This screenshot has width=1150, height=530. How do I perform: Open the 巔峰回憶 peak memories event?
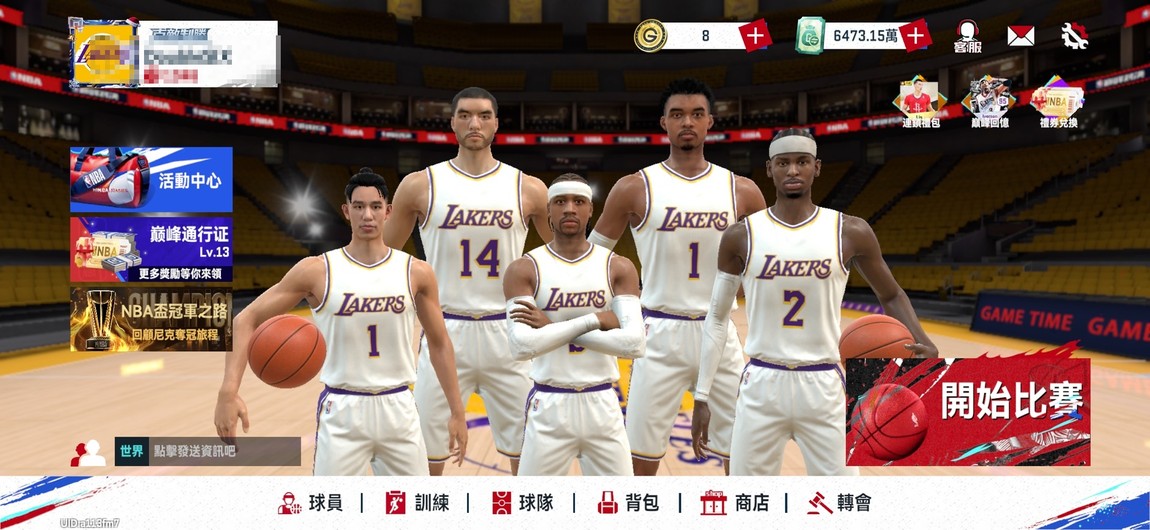(x=988, y=102)
